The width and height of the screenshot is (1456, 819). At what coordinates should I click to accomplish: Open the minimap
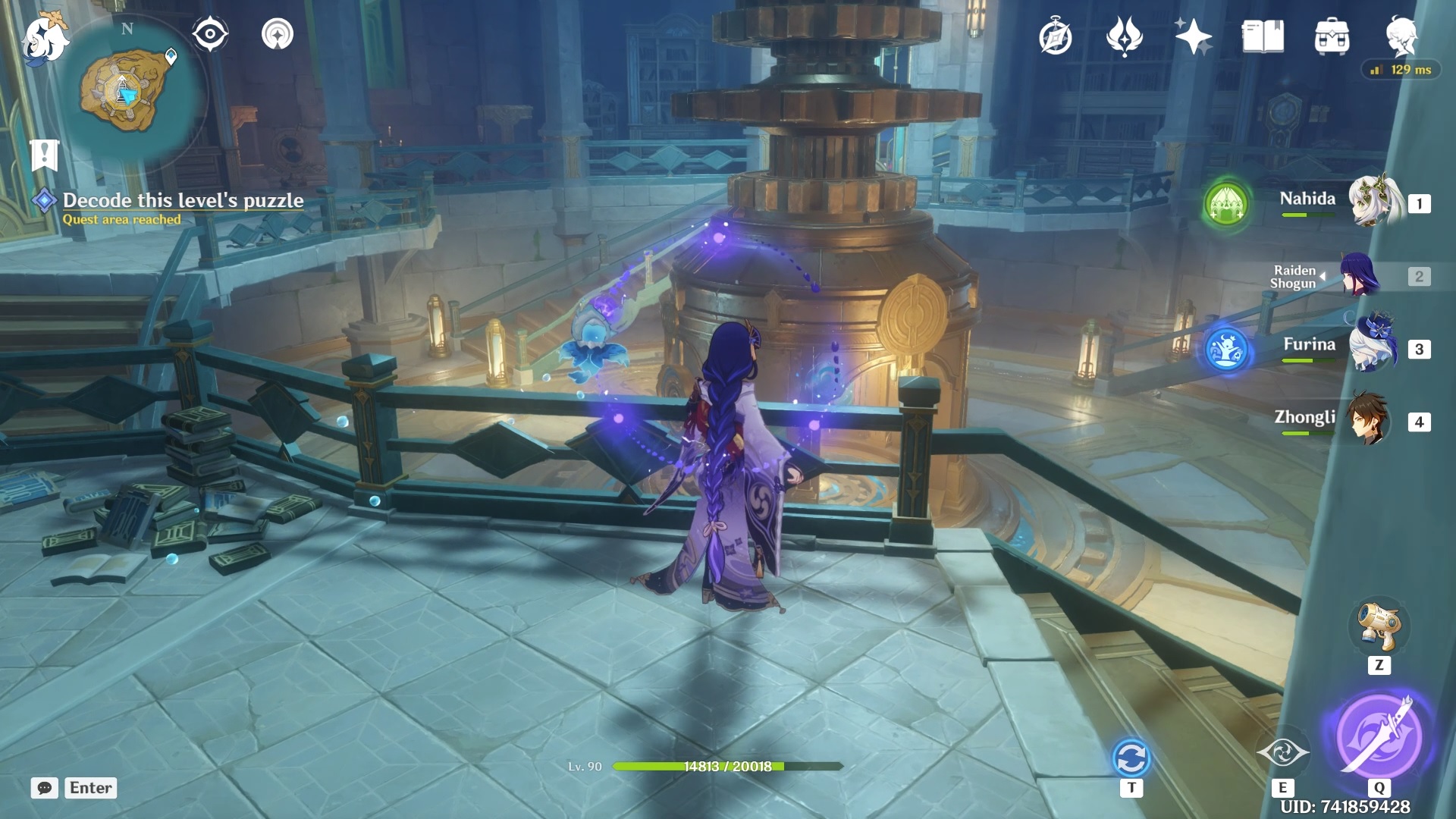click(127, 91)
